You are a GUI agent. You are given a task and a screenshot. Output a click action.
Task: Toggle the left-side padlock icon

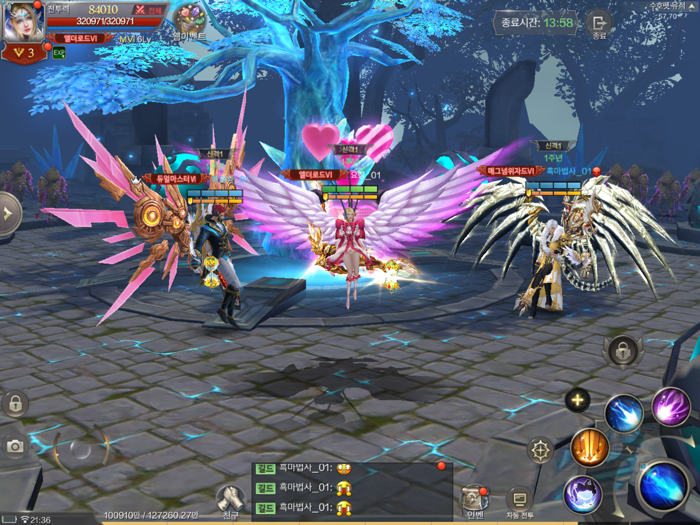[x=14, y=404]
